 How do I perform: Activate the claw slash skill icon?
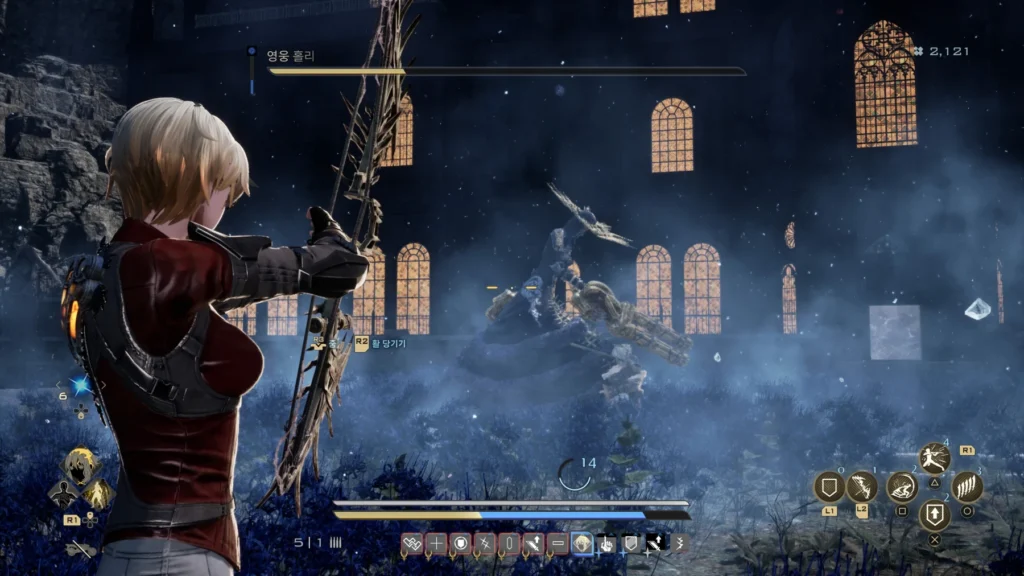click(967, 487)
